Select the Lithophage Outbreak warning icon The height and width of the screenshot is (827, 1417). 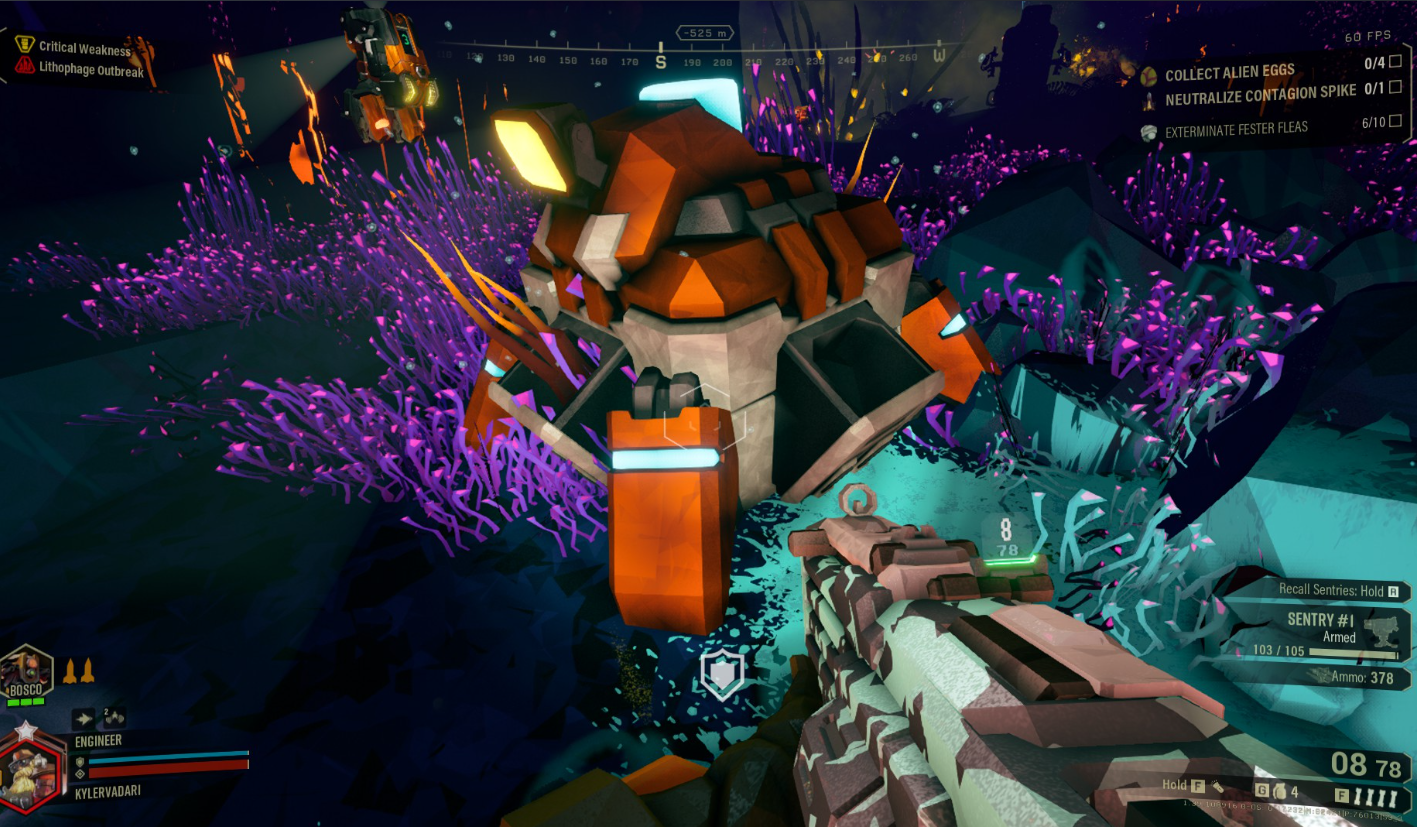(x=25, y=66)
